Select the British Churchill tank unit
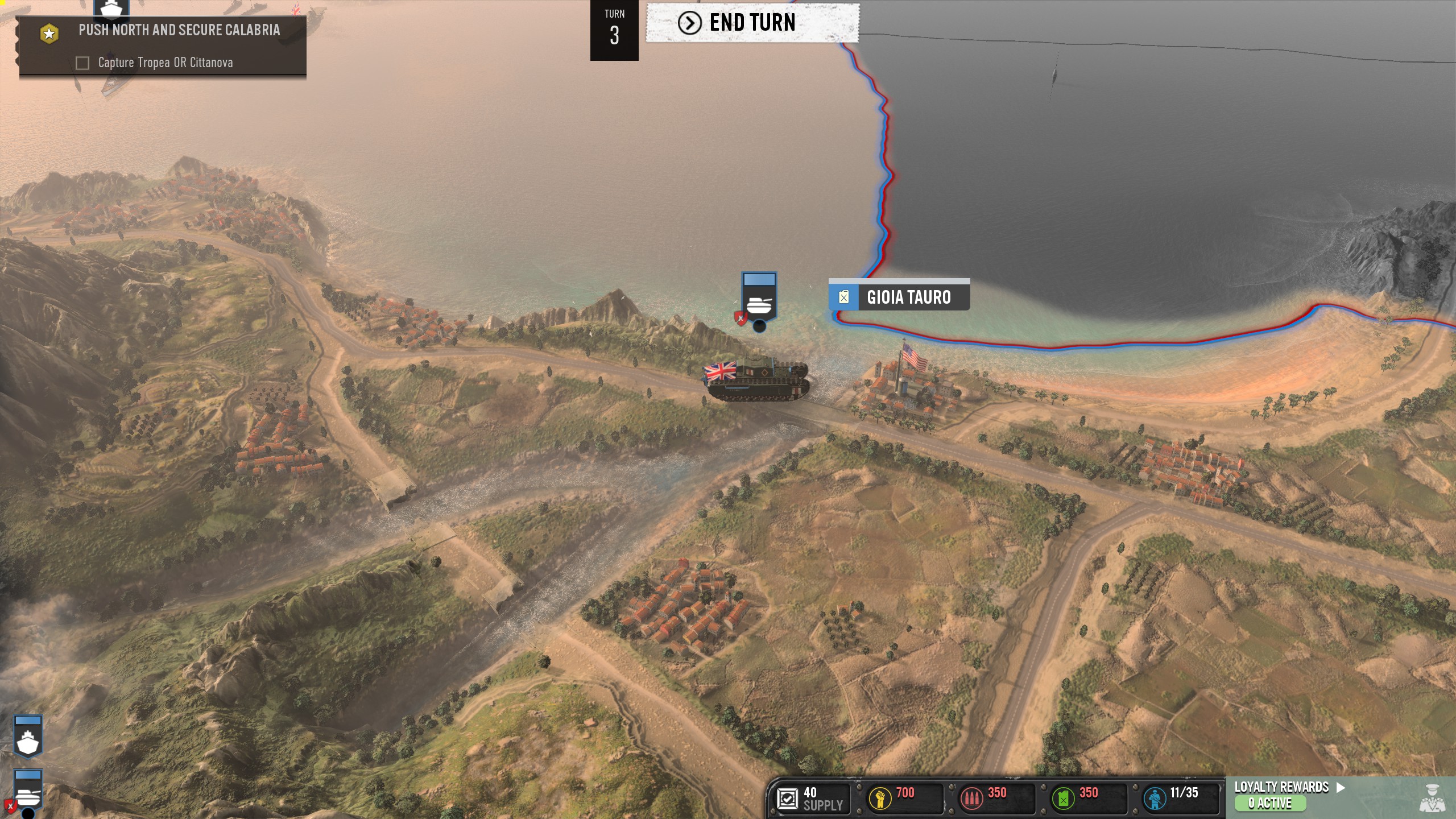The image size is (1456, 819). click(x=758, y=378)
